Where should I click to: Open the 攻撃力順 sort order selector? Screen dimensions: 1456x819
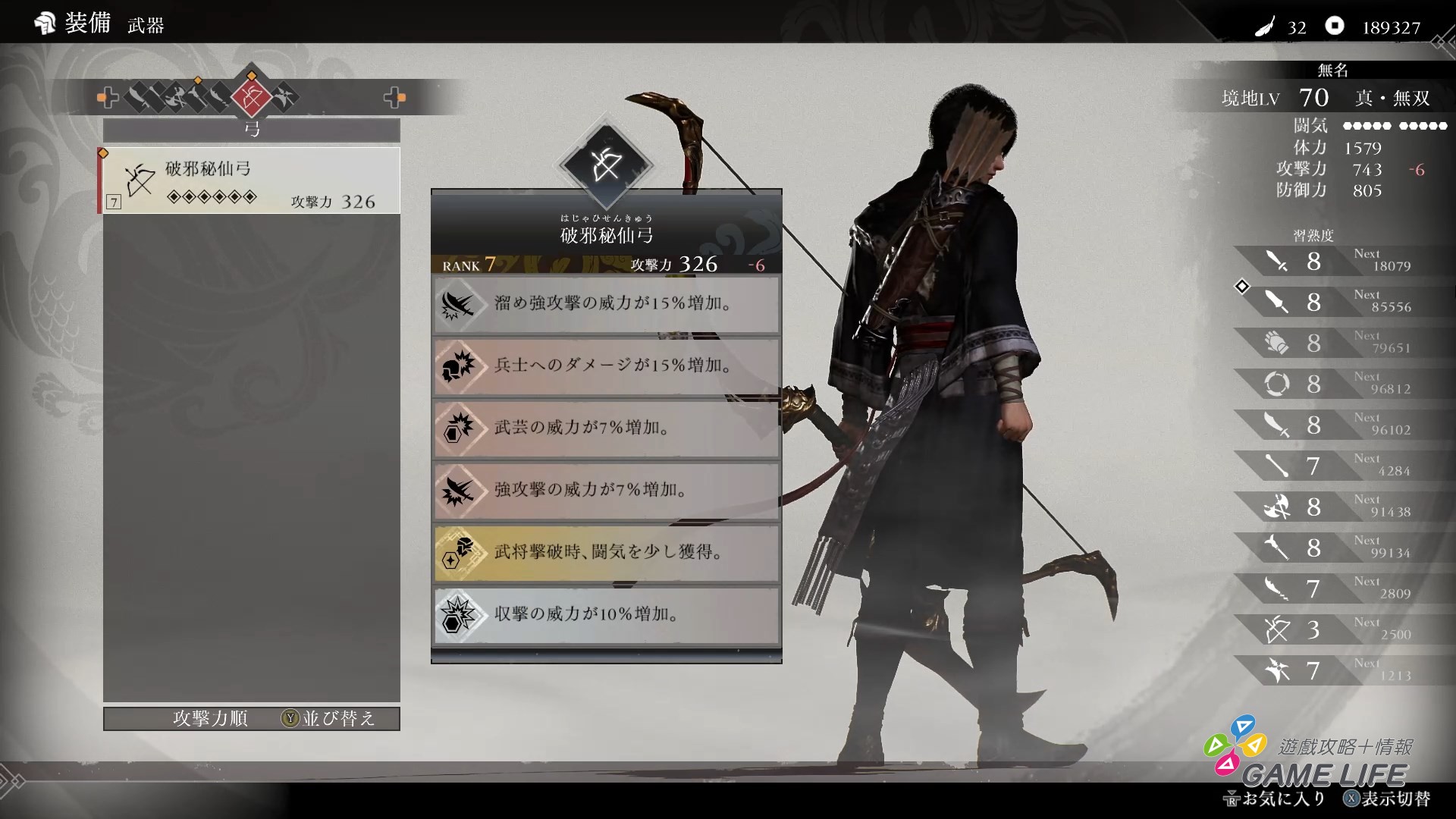click(x=211, y=719)
